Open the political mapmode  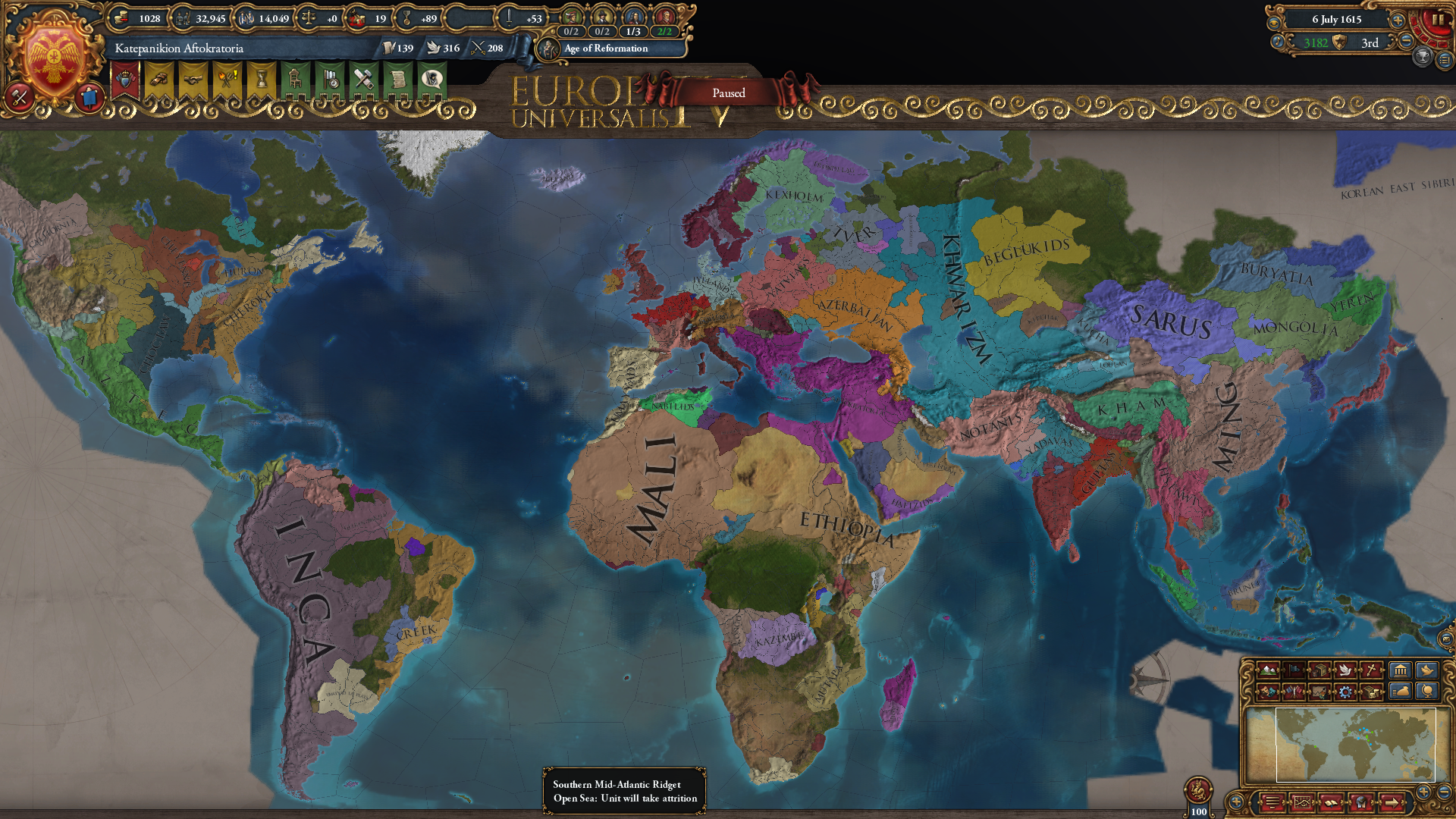tap(1294, 671)
